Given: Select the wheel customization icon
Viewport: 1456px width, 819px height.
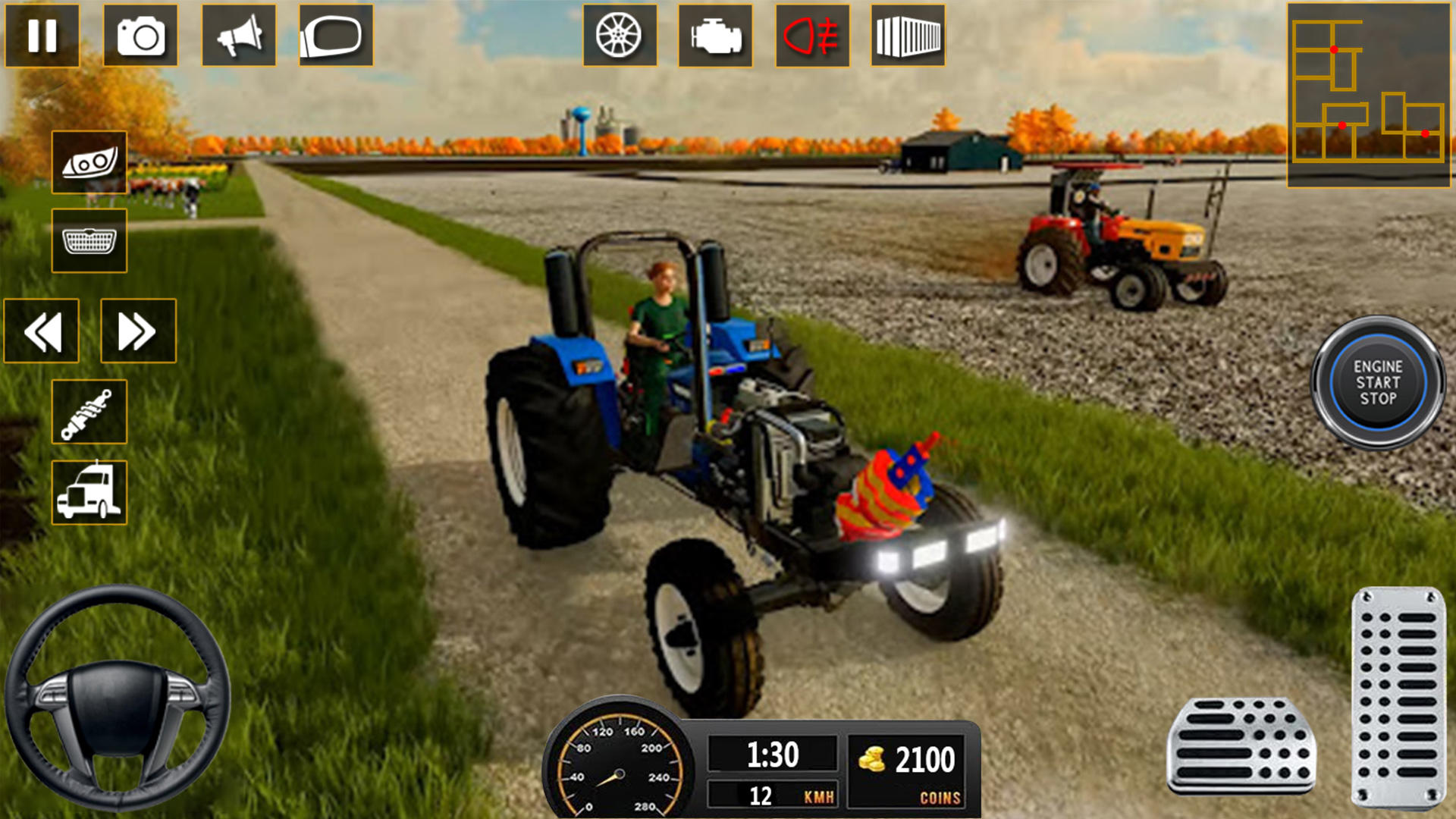Looking at the screenshot, I should [x=619, y=36].
